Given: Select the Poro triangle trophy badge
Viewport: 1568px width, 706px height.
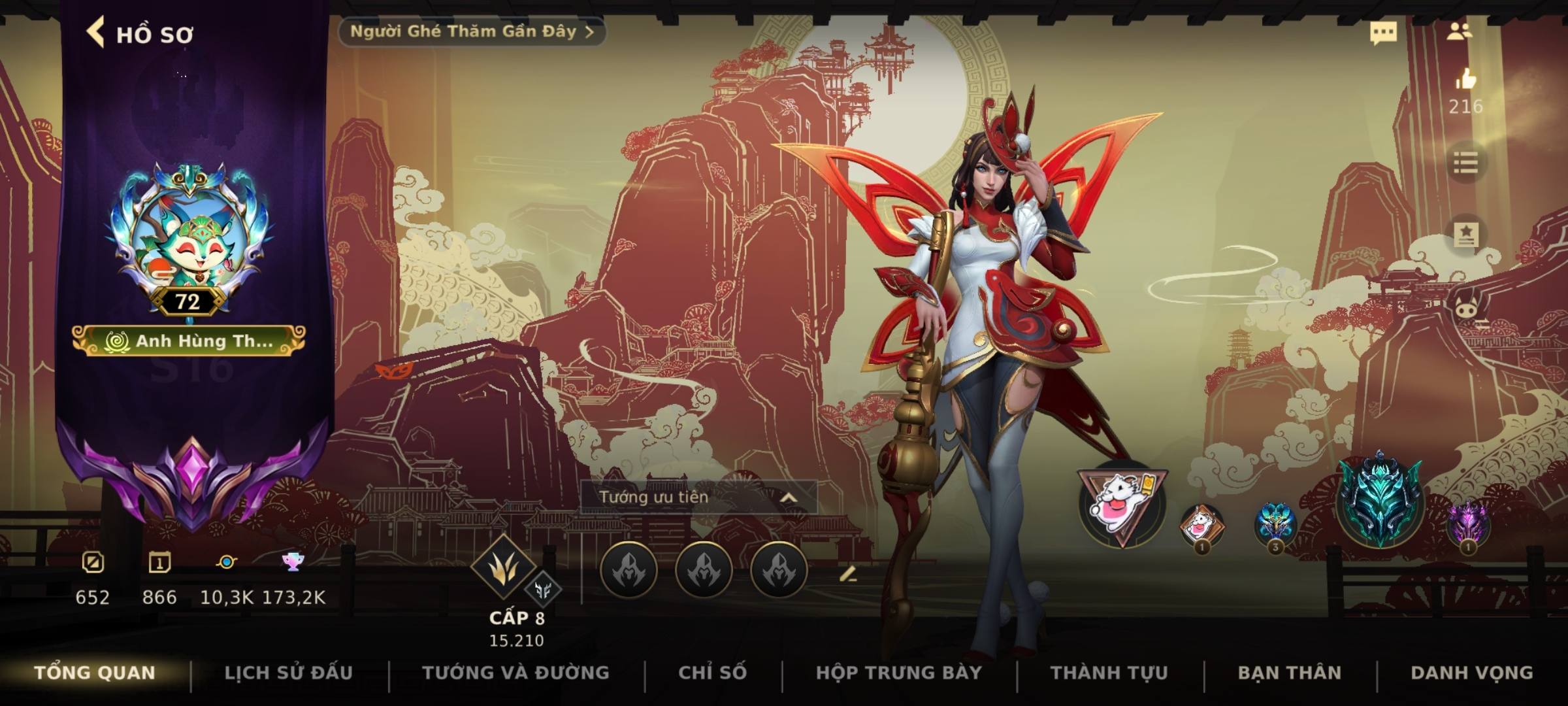Looking at the screenshot, I should pyautogui.click(x=1120, y=505).
